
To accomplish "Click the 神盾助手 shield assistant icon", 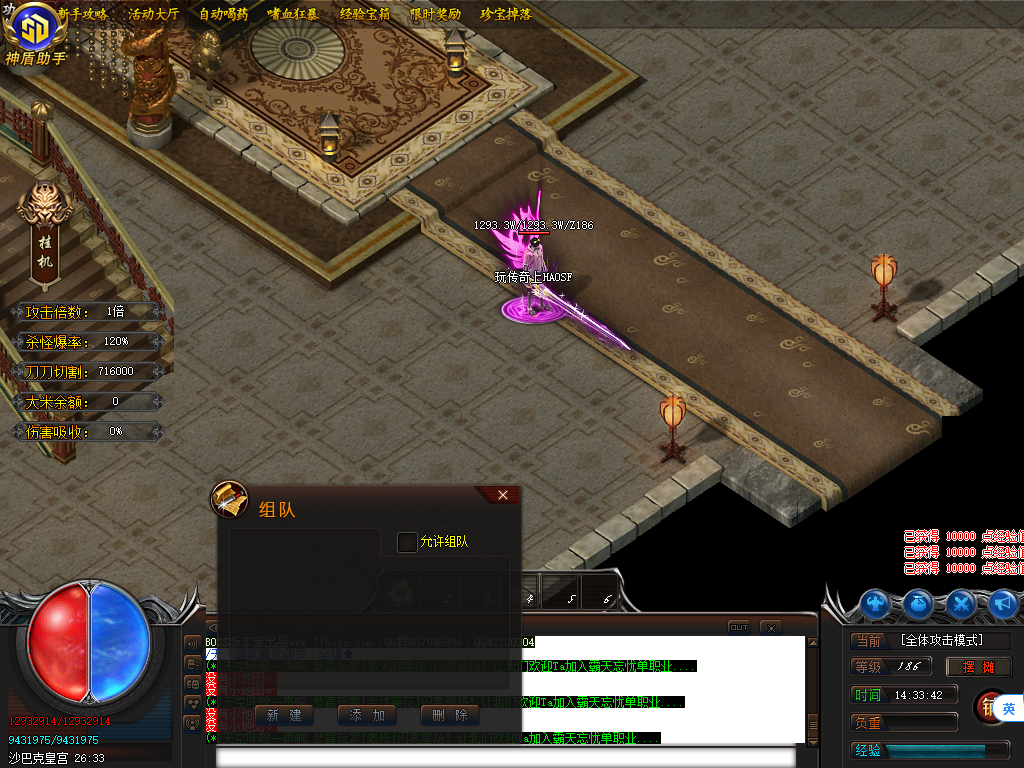I will click(35, 34).
